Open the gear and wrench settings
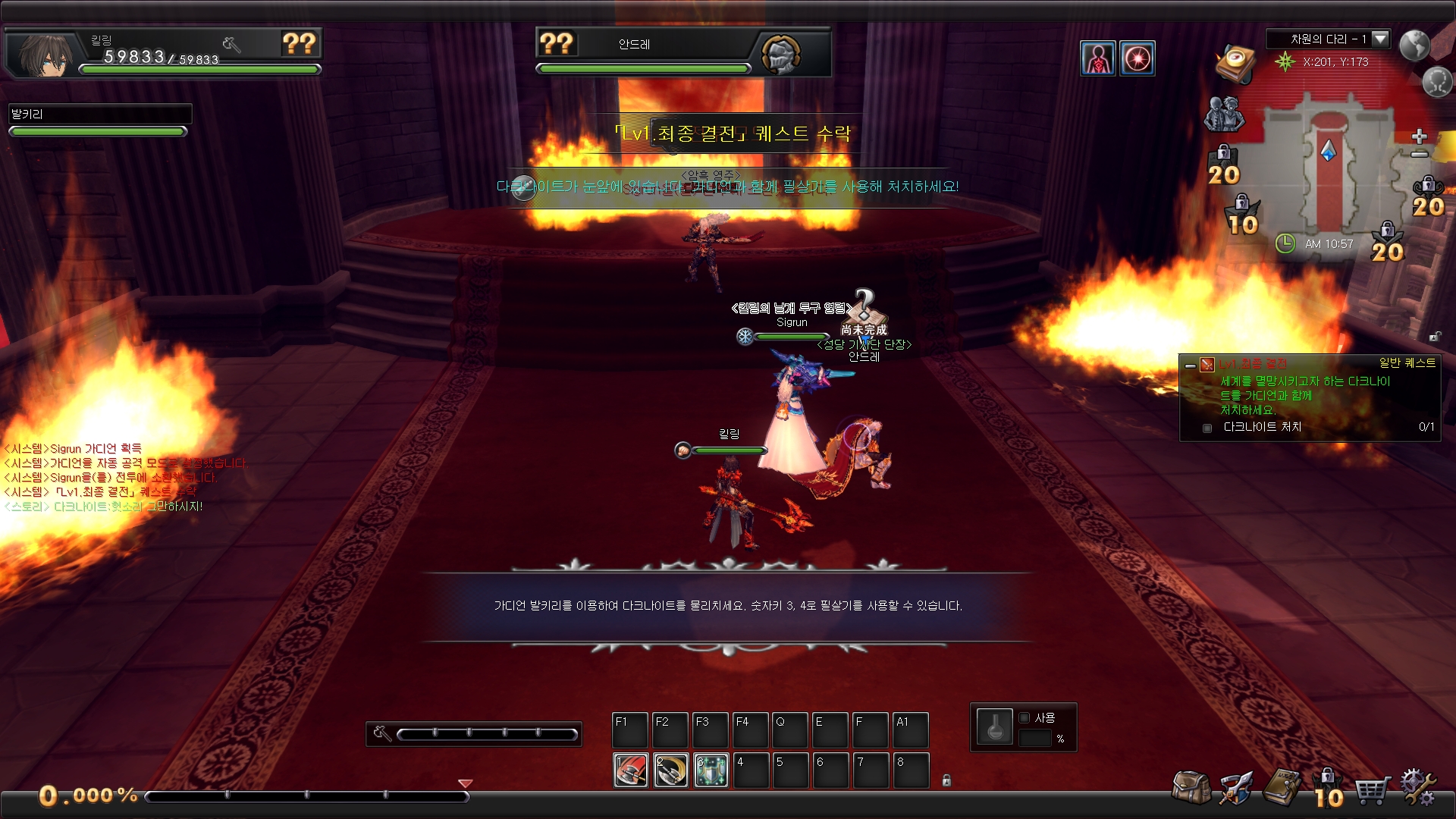This screenshot has height=819, width=1456. pyautogui.click(x=1417, y=787)
